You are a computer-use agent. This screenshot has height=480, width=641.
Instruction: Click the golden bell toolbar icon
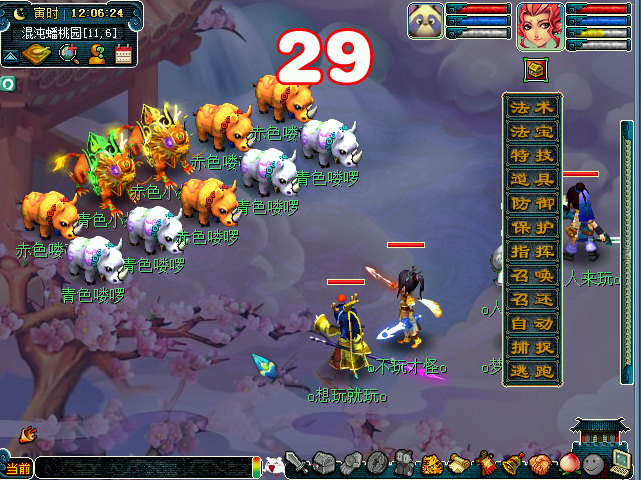coord(513,463)
